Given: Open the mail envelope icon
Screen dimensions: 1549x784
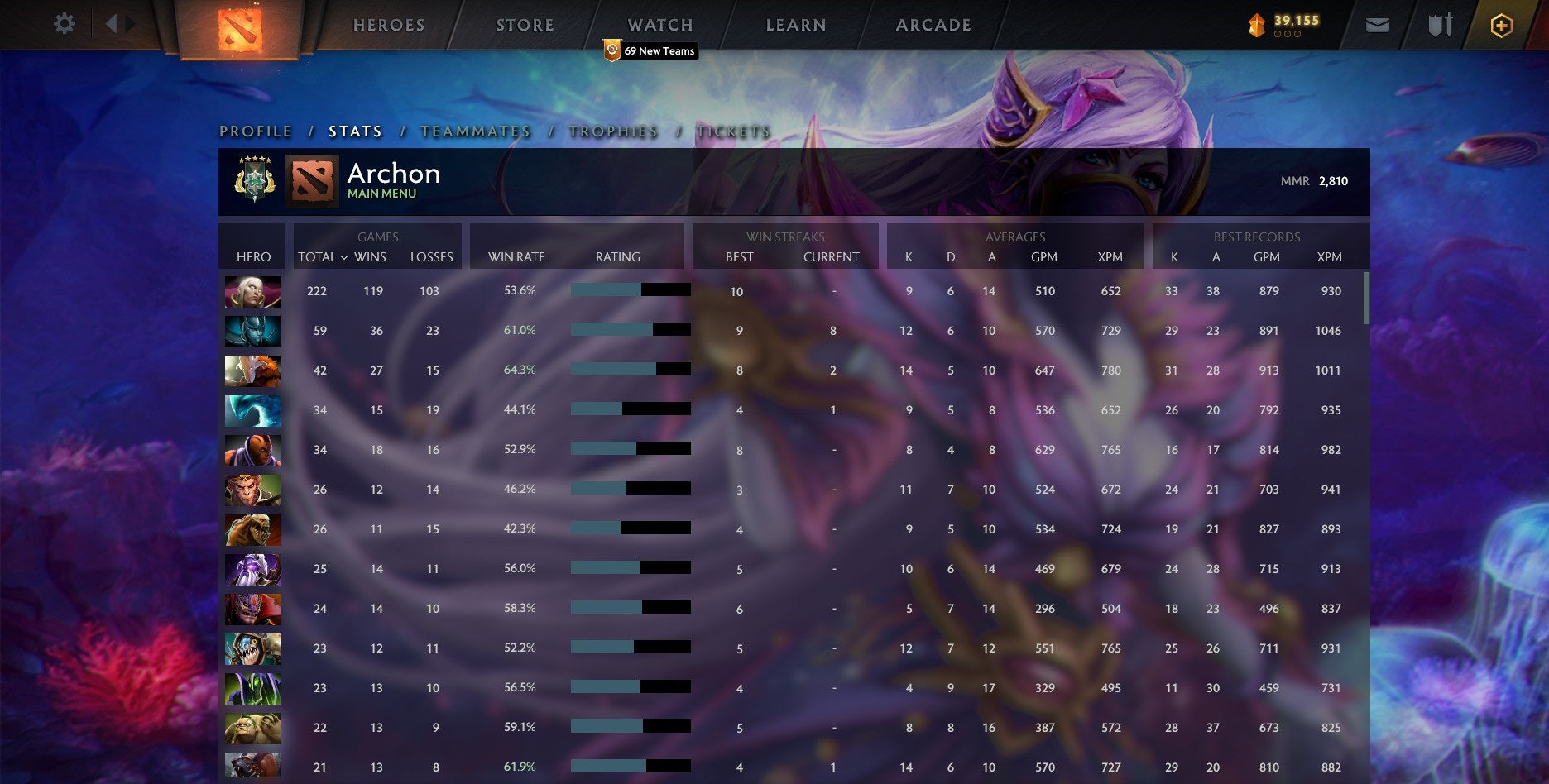Looking at the screenshot, I should pyautogui.click(x=1379, y=25).
